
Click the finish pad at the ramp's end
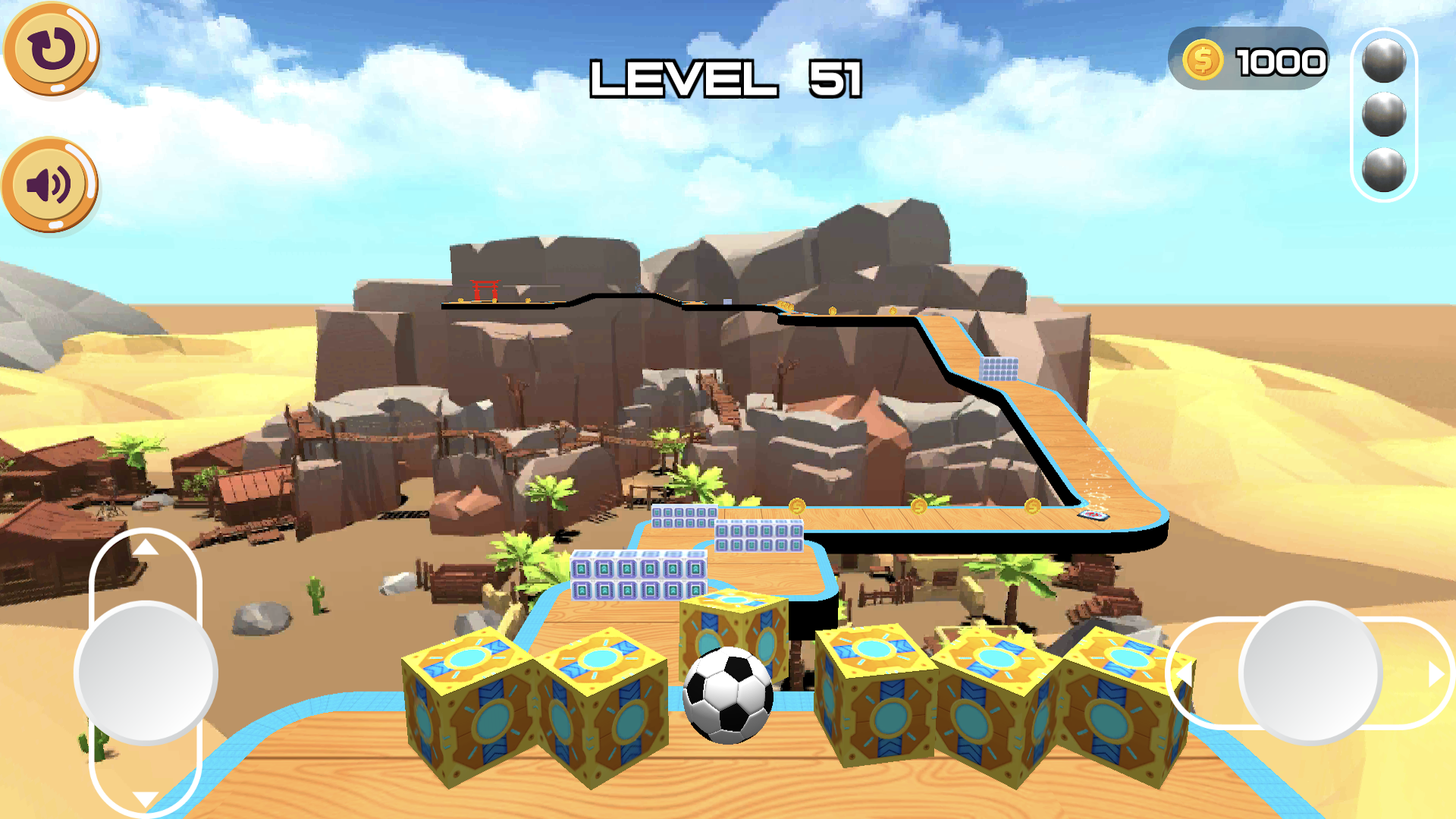[x=1092, y=516]
